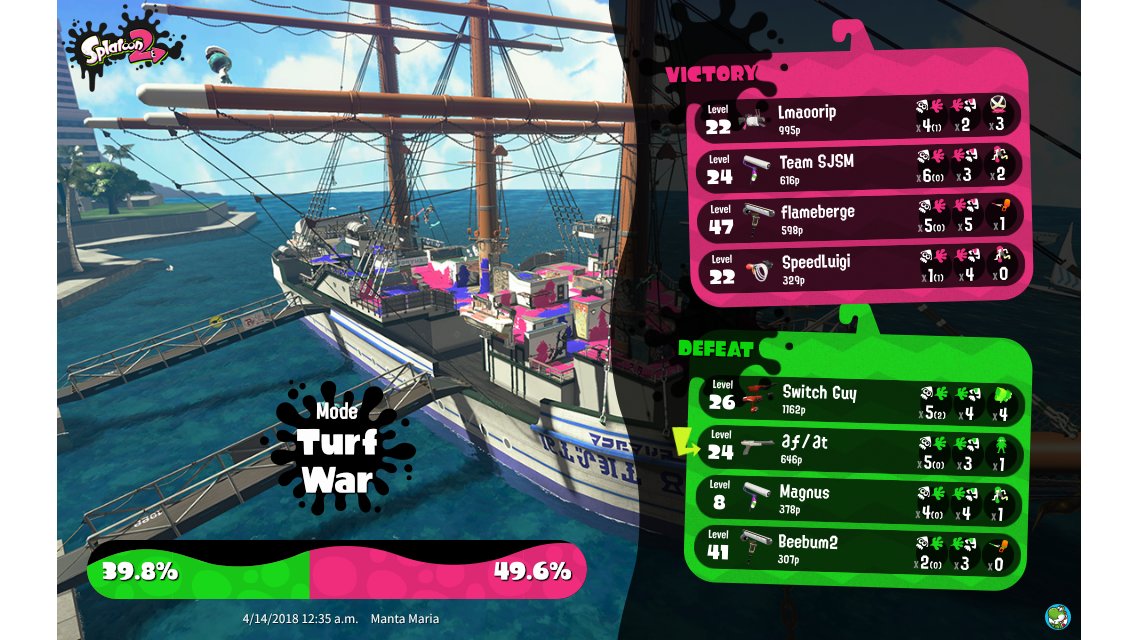Click the Yoshi profile avatar icon

pyautogui.click(x=1057, y=616)
